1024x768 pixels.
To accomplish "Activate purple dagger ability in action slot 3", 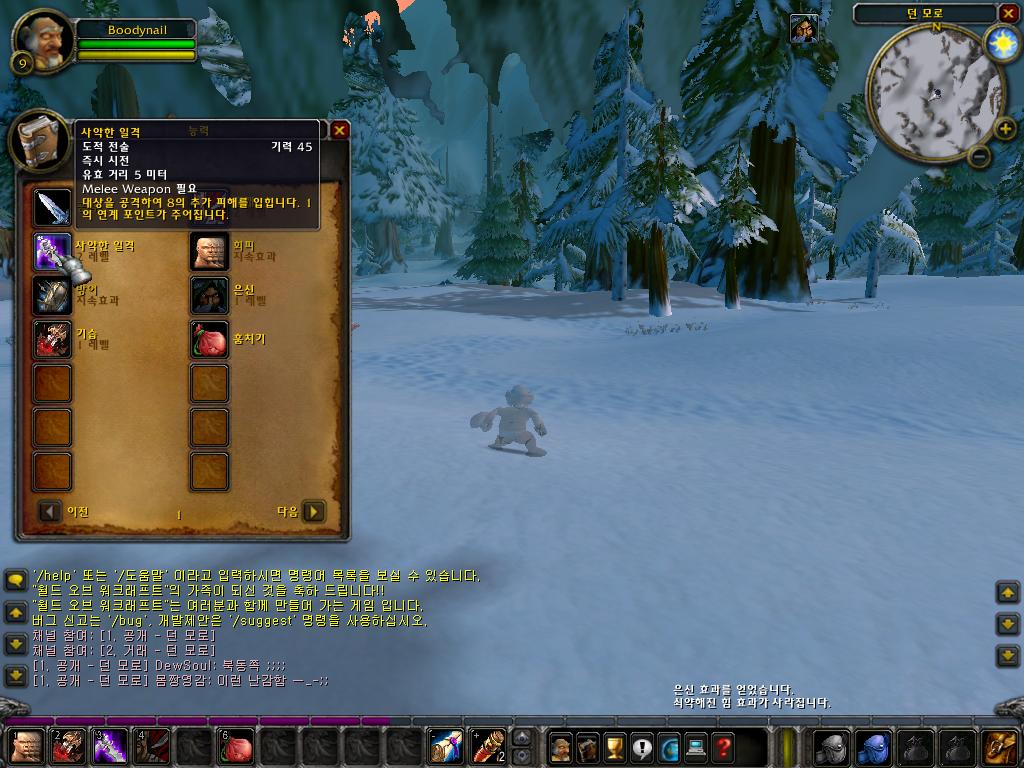I will 110,746.
